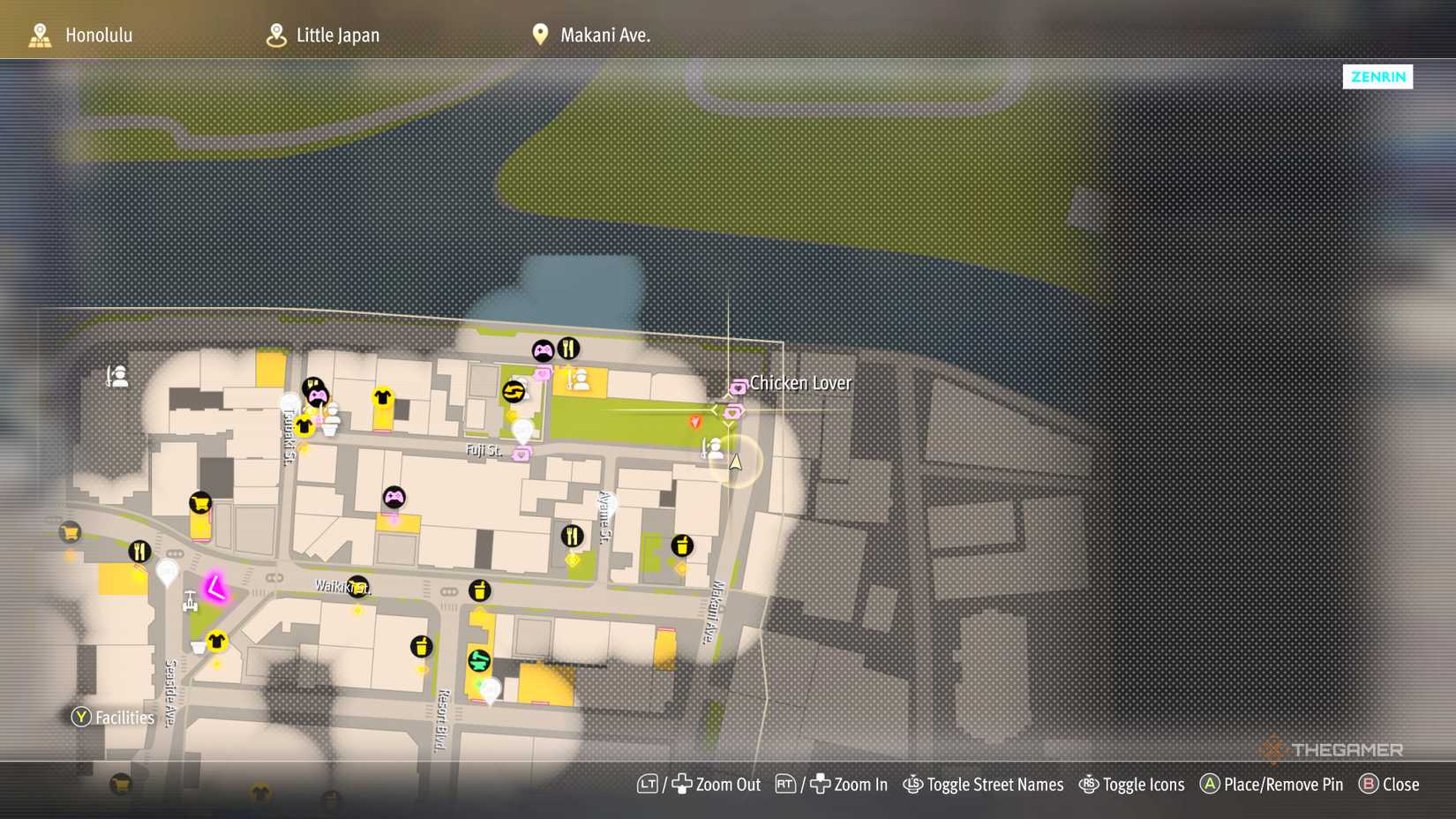Select the Little Japan district label
Viewport: 1456px width, 819px height.
pos(338,35)
